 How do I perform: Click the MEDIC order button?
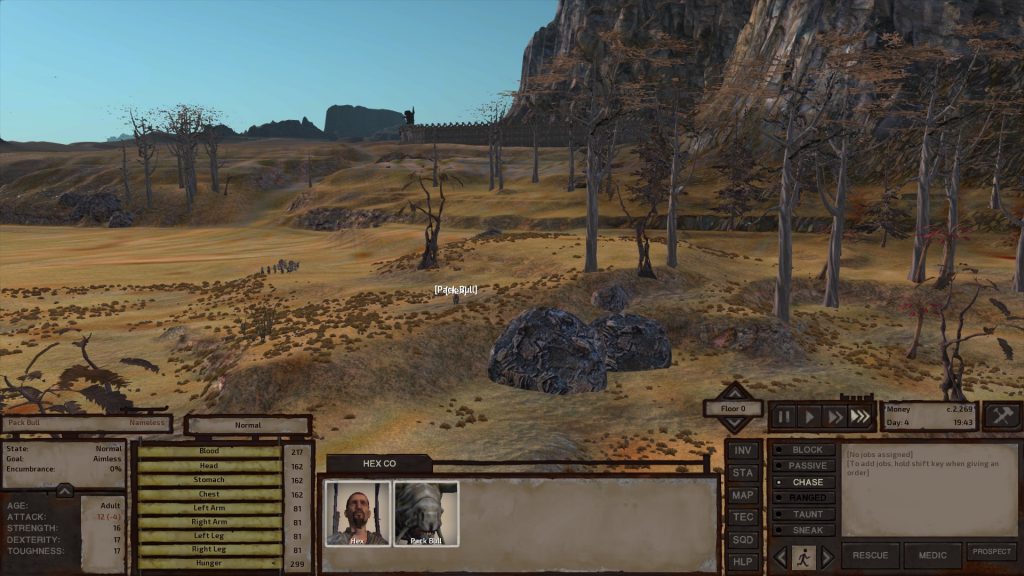click(932, 555)
